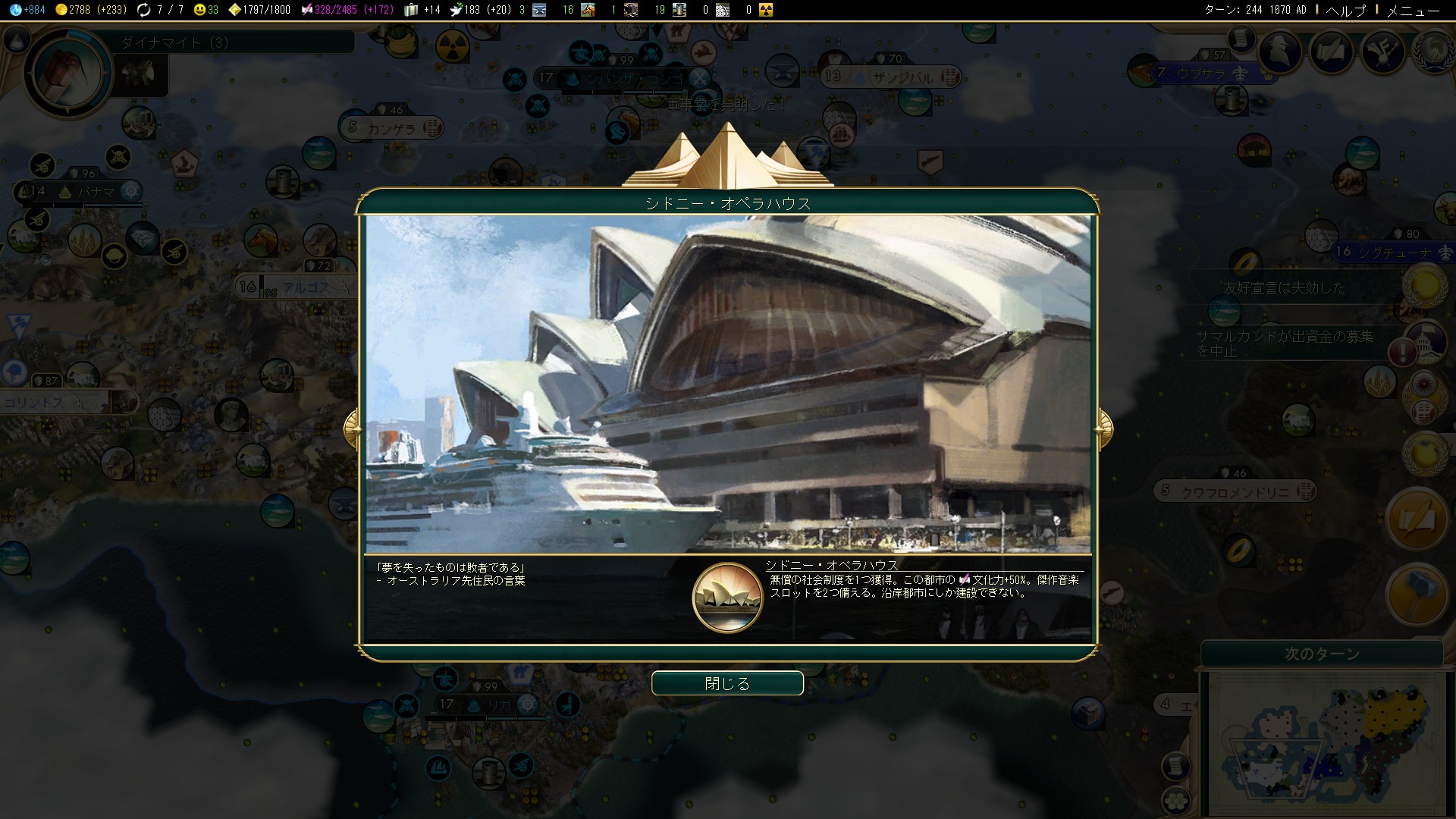The image size is (1456, 819).
Task: End turn with 次のターン button
Action: pos(1322,654)
